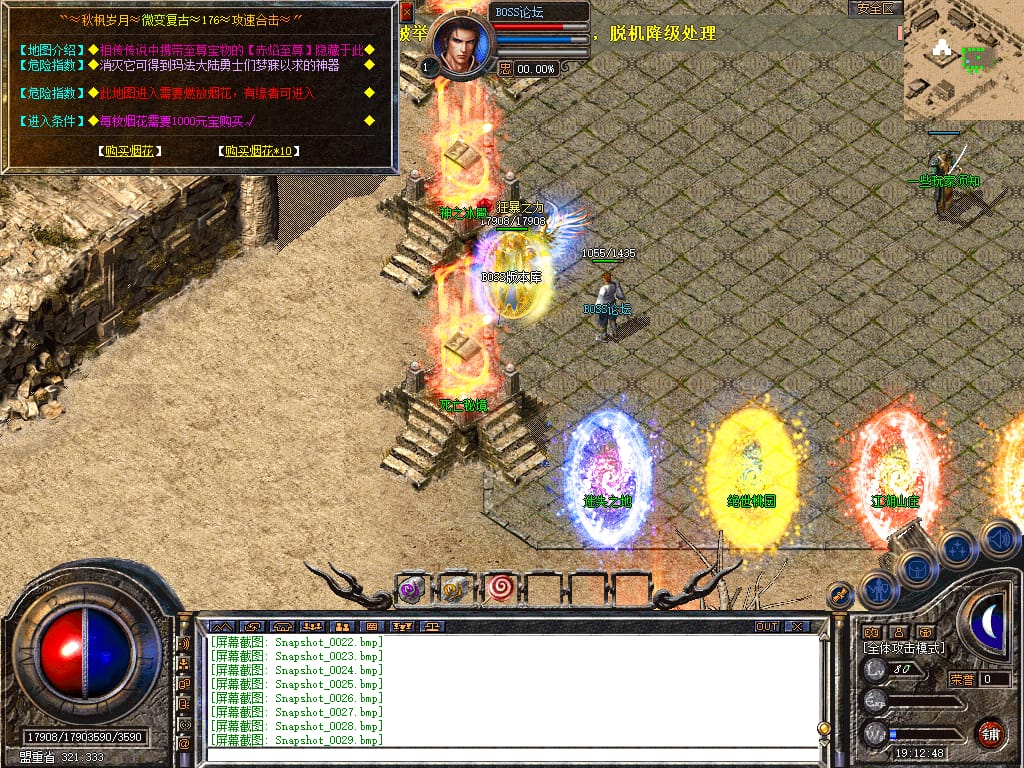
Task: Open the skills sparkle round button
Action: point(957,548)
